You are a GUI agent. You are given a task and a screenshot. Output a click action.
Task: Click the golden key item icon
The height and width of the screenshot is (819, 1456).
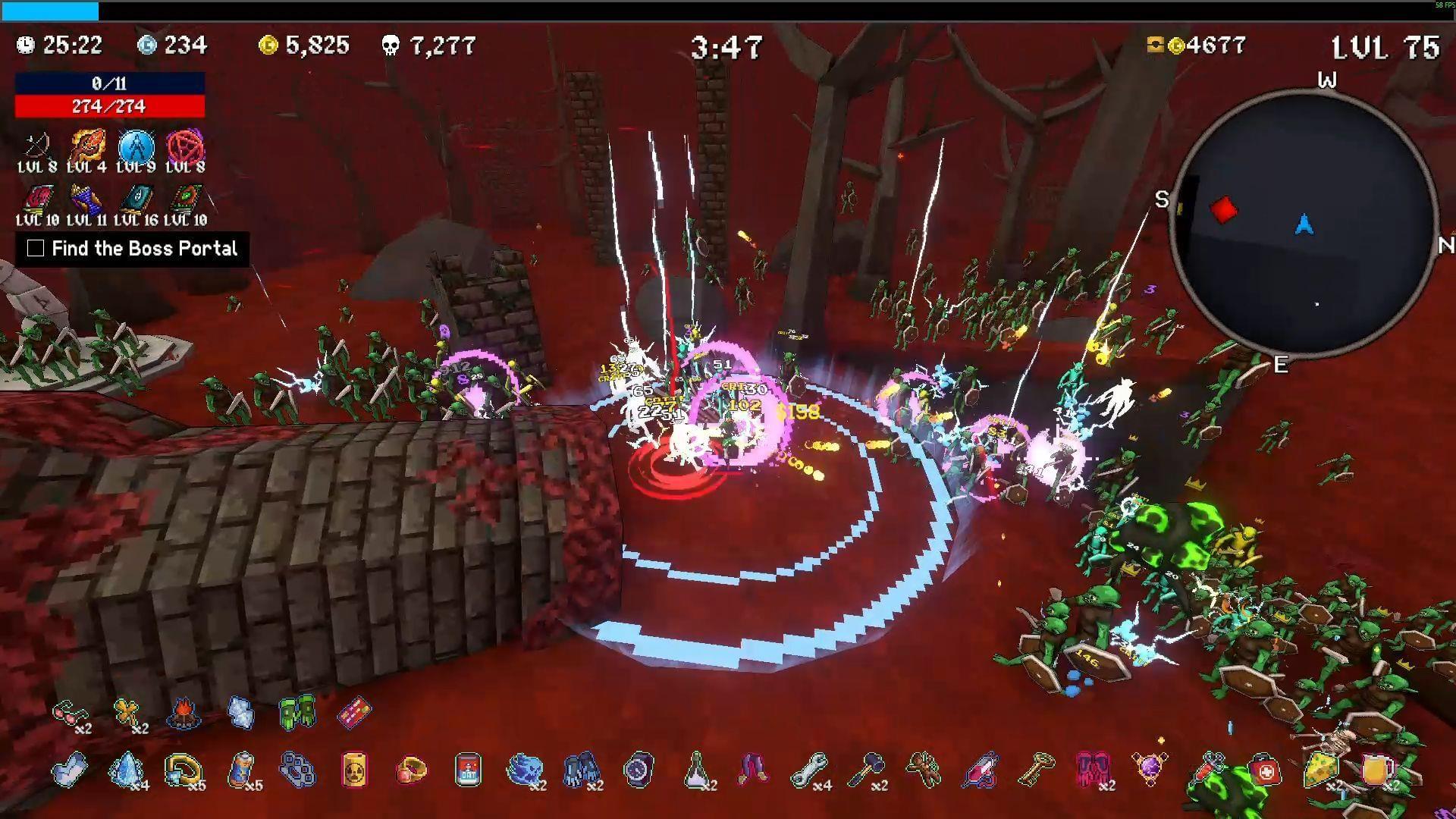coord(1036,770)
